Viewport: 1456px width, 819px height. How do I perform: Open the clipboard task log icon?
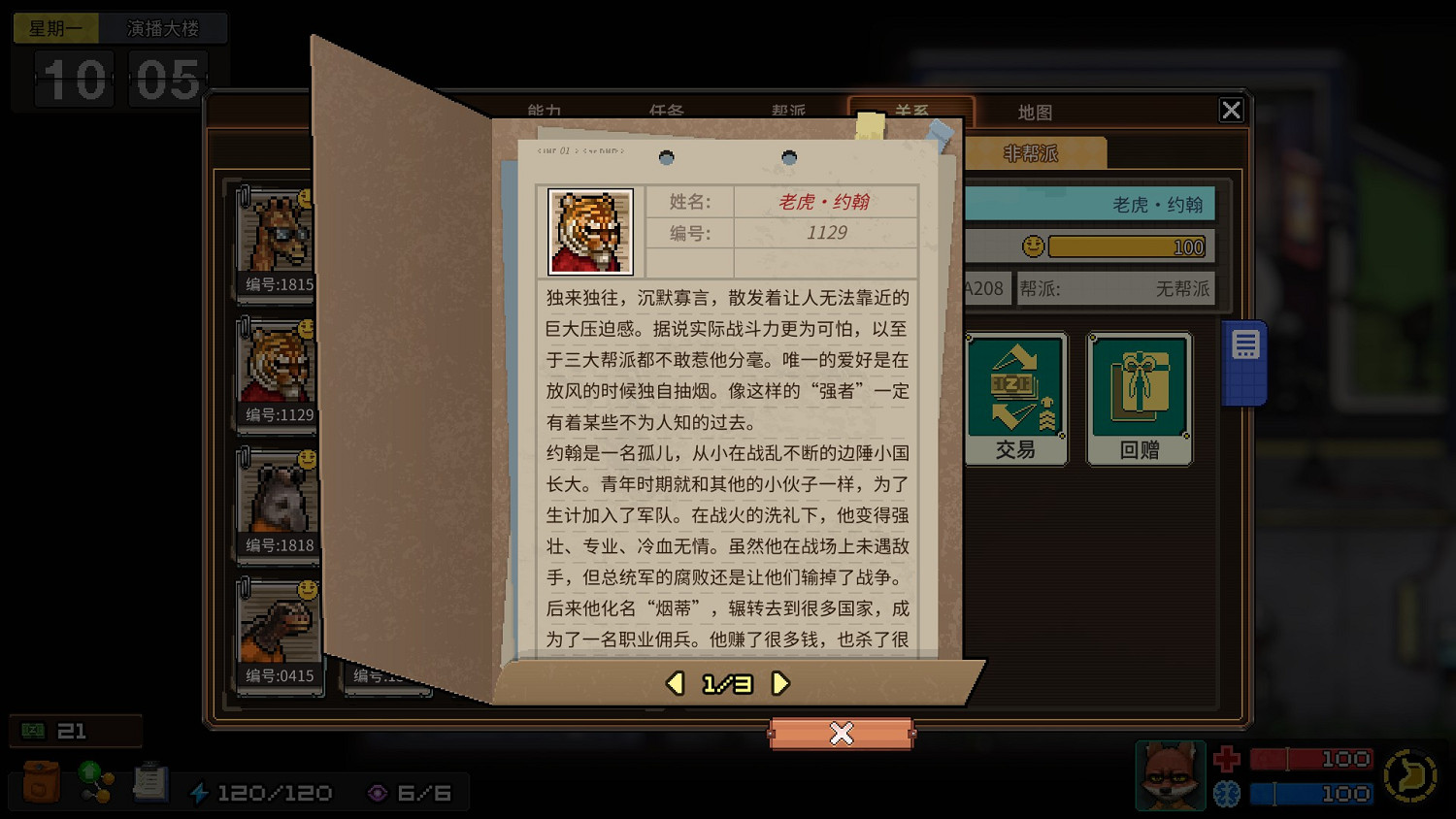(150, 781)
